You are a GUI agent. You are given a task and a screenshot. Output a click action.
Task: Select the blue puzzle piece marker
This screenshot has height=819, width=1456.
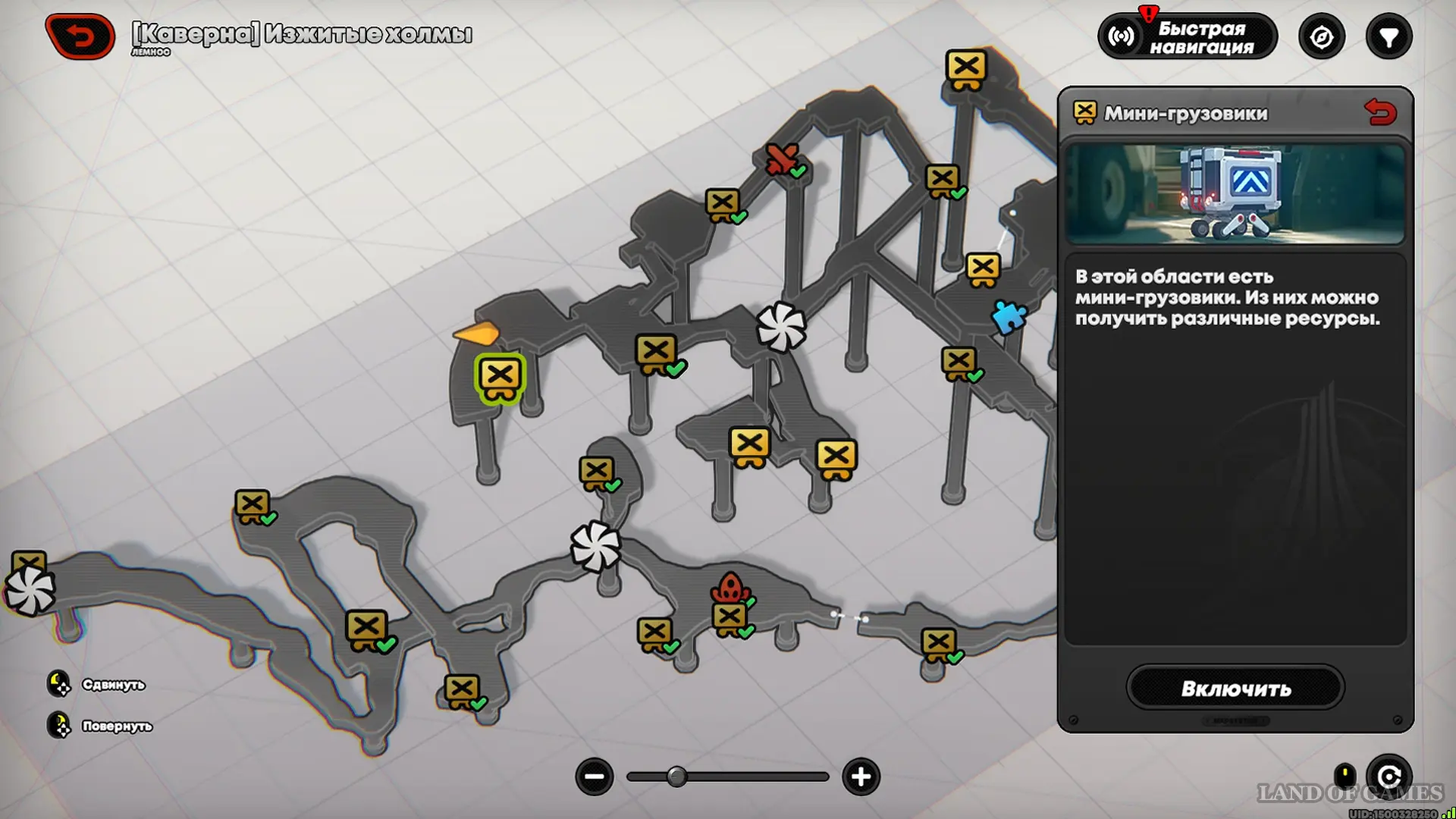1009,317
